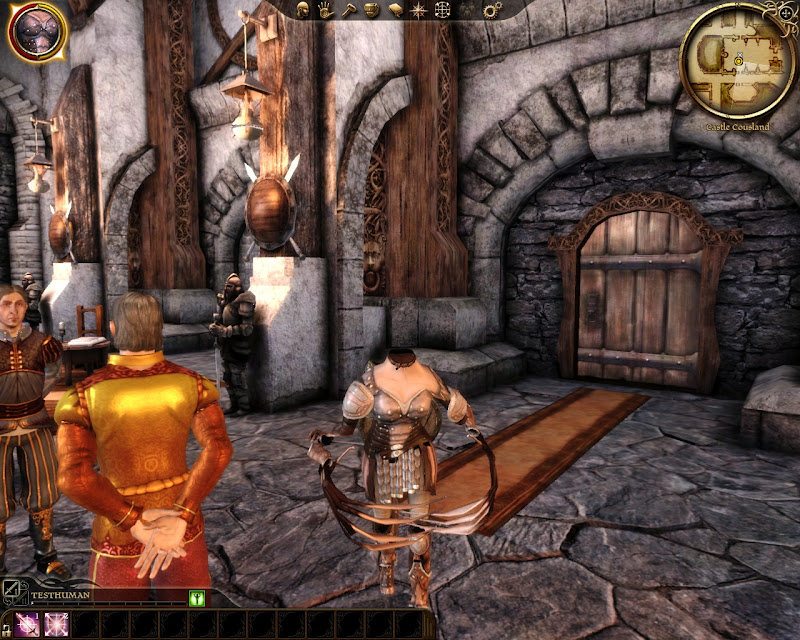Toggle the minimap button on its ornate corner
The width and height of the screenshot is (800, 640).
783,12
